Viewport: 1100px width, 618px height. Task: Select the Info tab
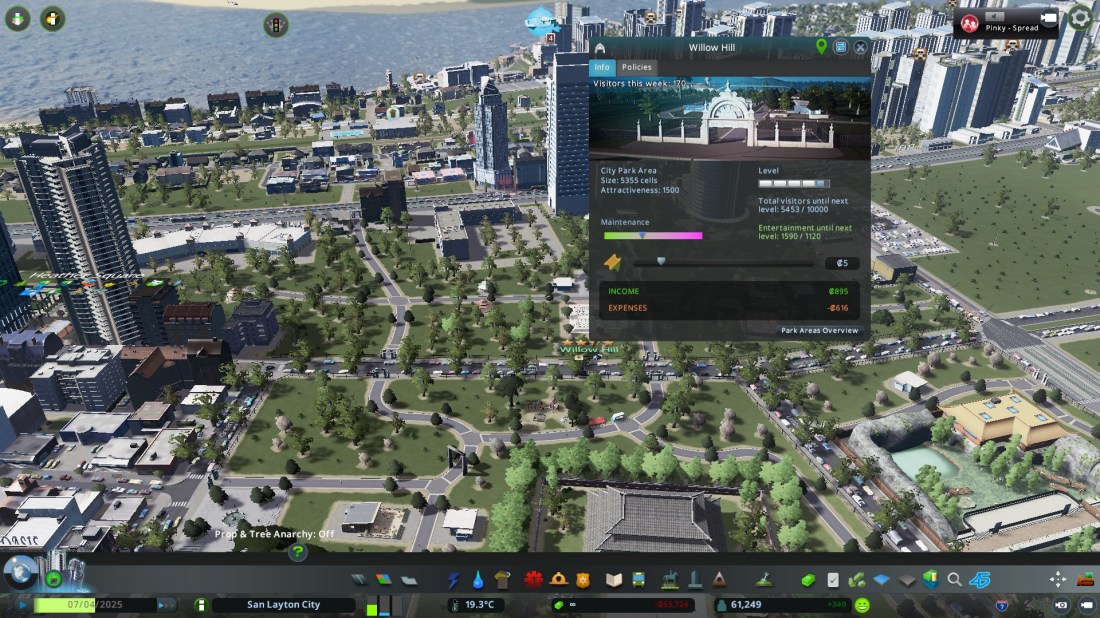pos(601,68)
